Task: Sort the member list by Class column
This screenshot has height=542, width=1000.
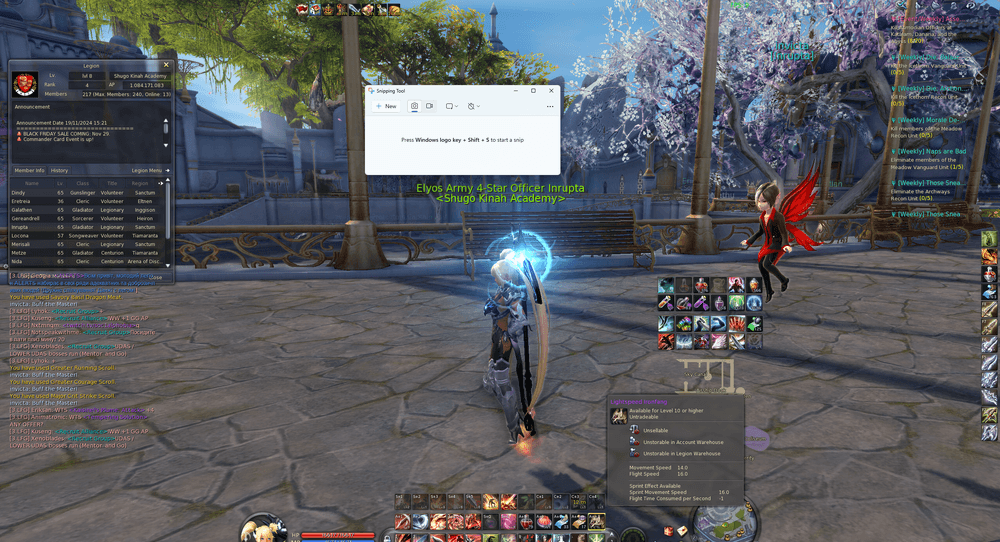Action: point(84,183)
